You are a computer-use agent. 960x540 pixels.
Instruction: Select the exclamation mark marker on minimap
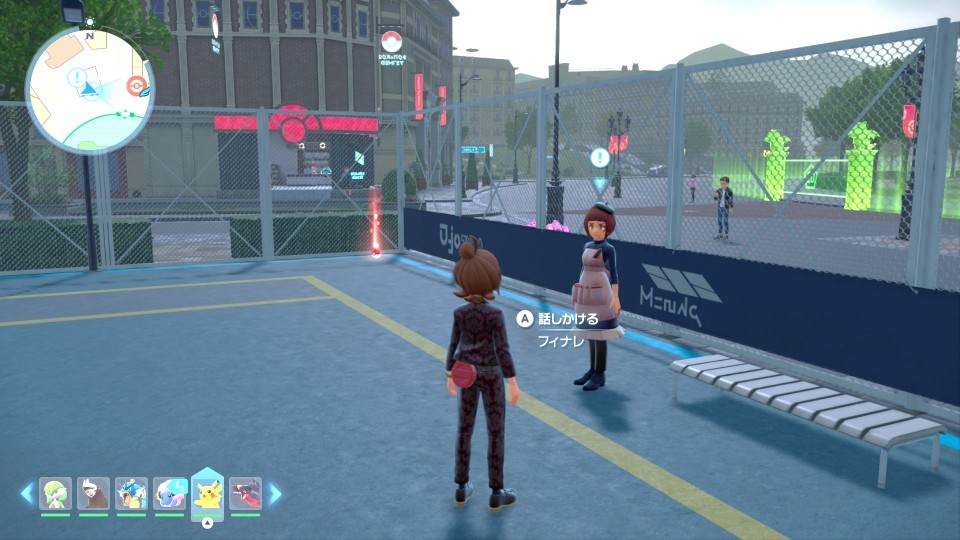click(x=77, y=77)
